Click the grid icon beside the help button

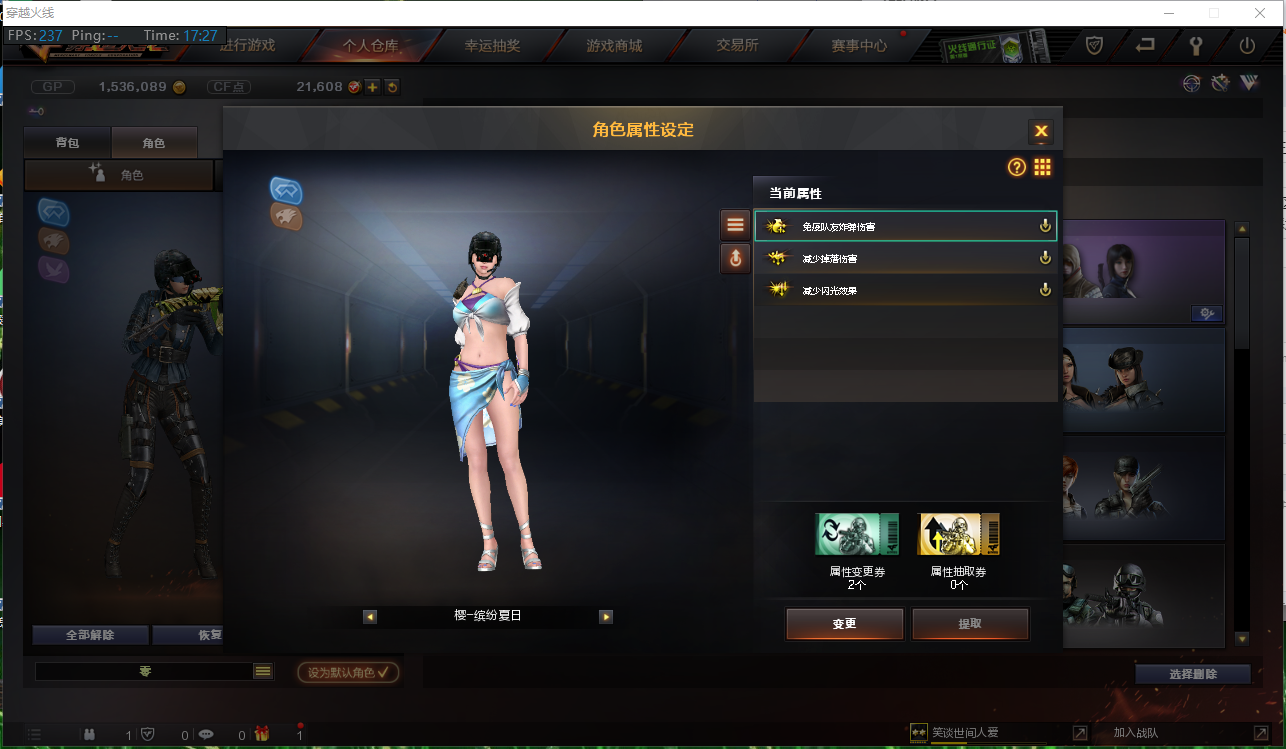coord(1042,167)
